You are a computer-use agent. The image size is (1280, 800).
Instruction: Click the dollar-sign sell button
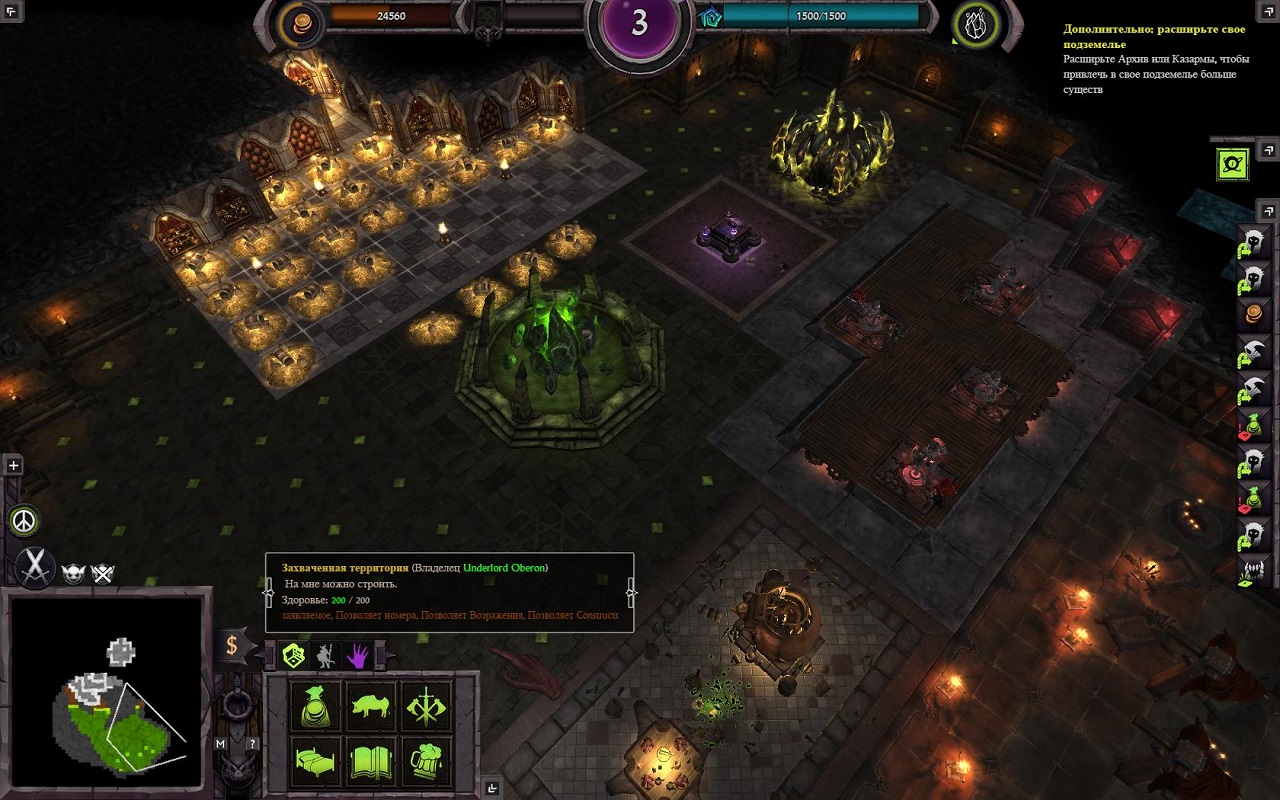coord(232,645)
